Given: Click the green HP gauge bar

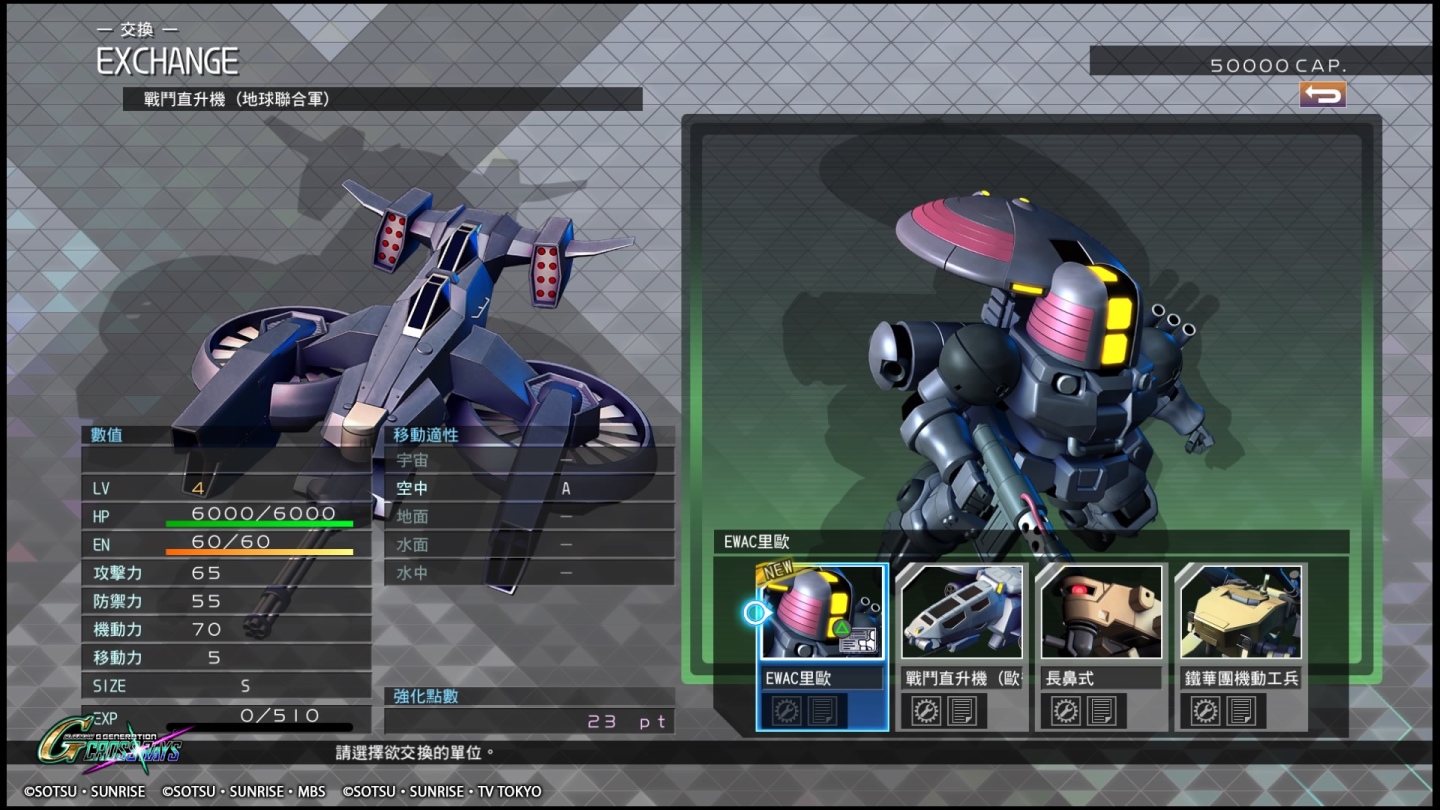Looking at the screenshot, I should (x=258, y=521).
